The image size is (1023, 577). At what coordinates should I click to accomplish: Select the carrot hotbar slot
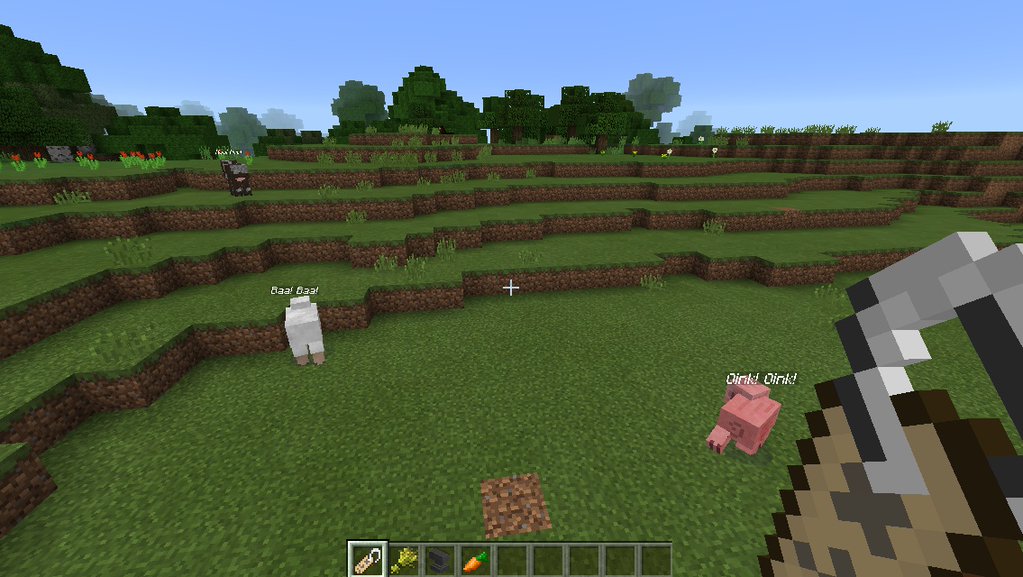point(476,560)
